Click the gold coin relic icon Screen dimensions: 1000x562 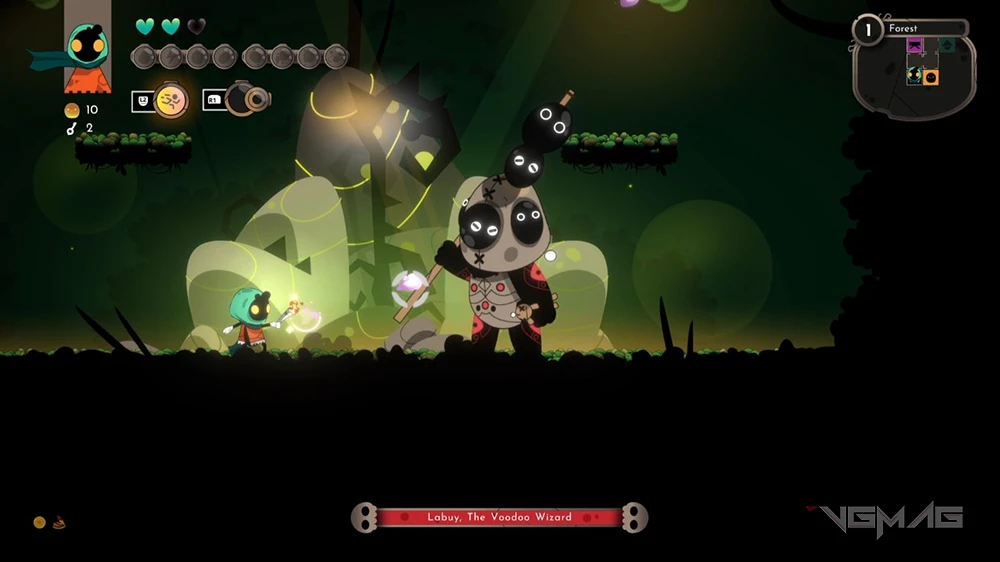[x=40, y=522]
